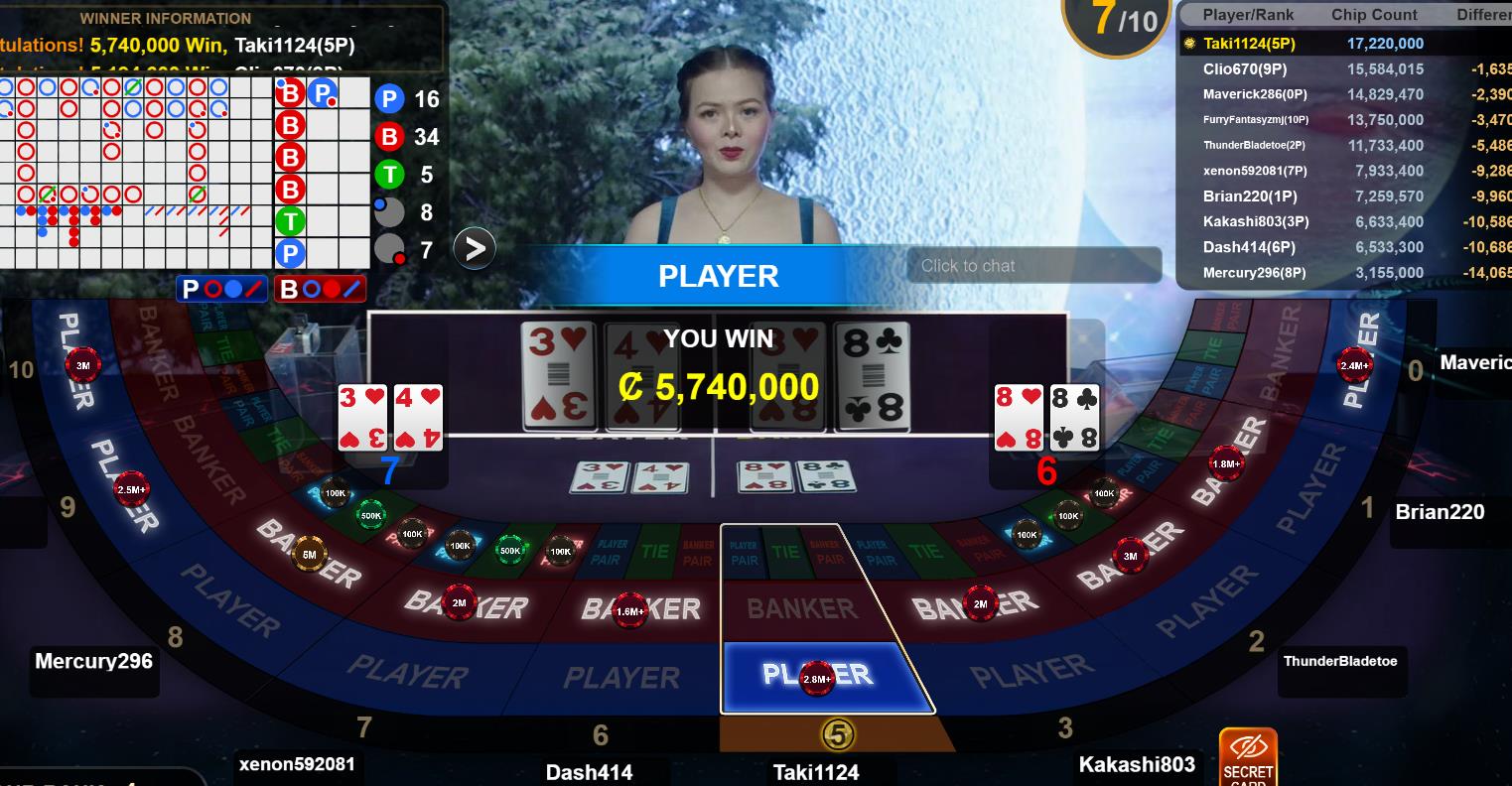This screenshot has height=786, width=1512.
Task: Click the Dash414 seat name tag
Action: click(589, 772)
